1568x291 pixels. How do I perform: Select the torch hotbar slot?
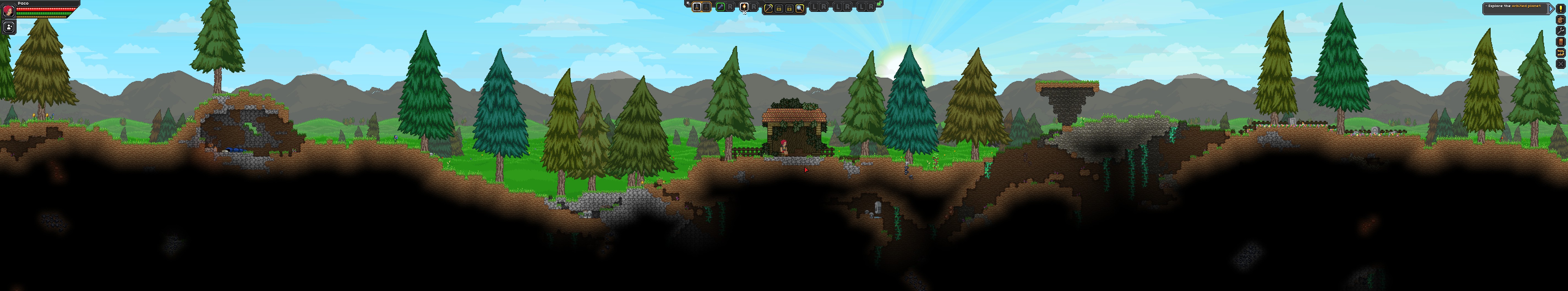point(744,7)
